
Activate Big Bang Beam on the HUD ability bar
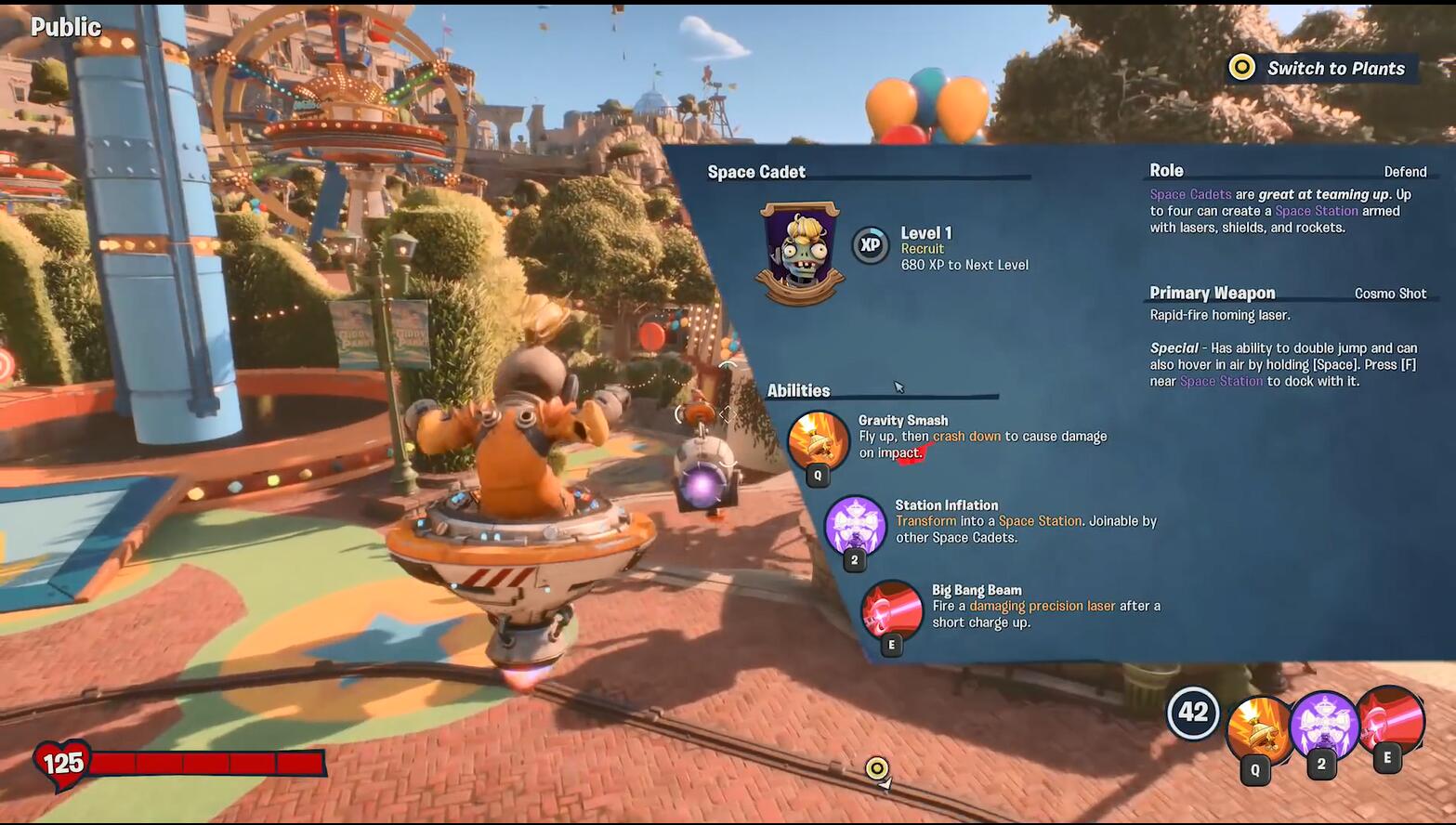(1390, 721)
